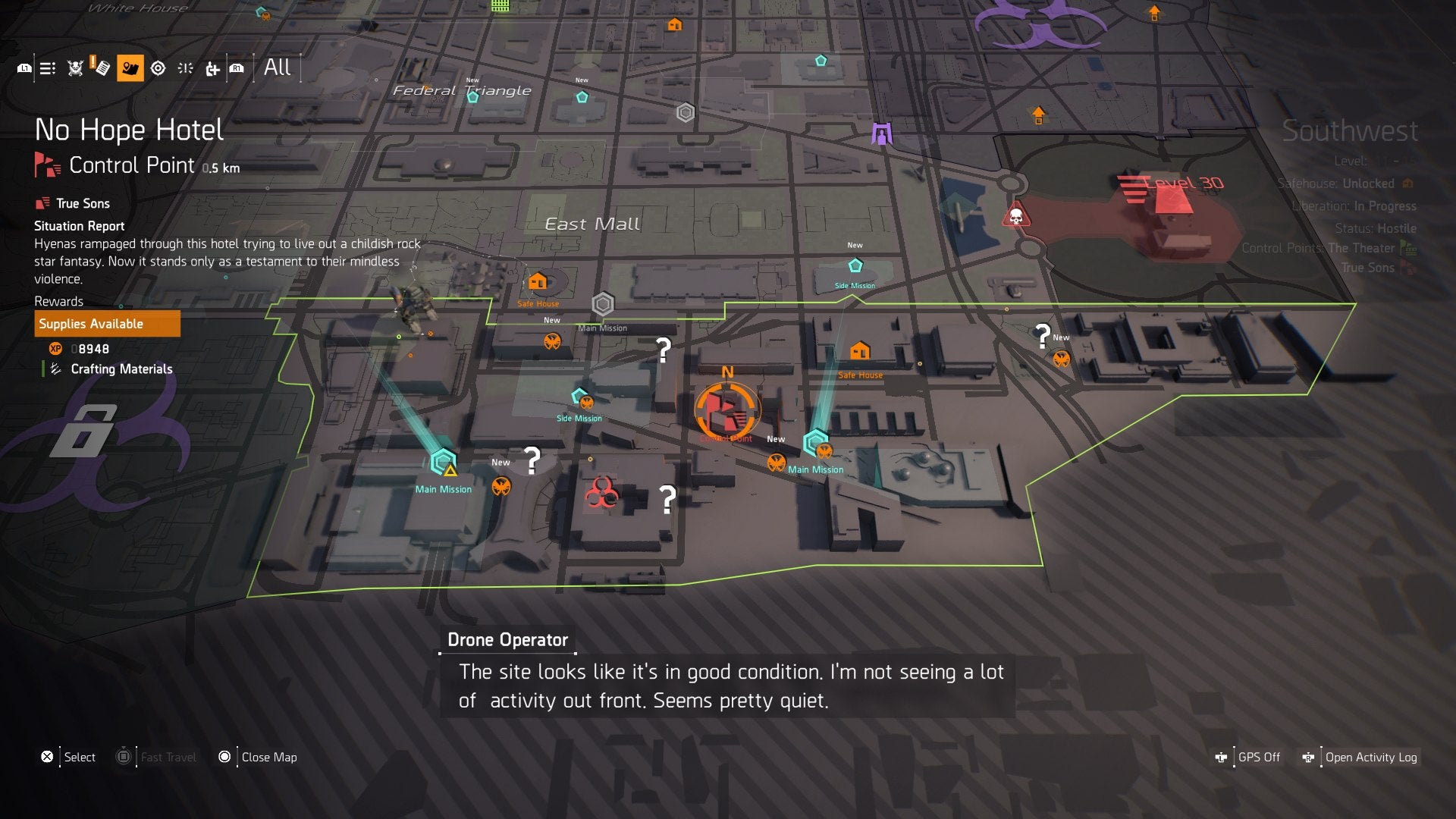1456x819 pixels.
Task: Open the list view tab icon
Action: tap(48, 69)
